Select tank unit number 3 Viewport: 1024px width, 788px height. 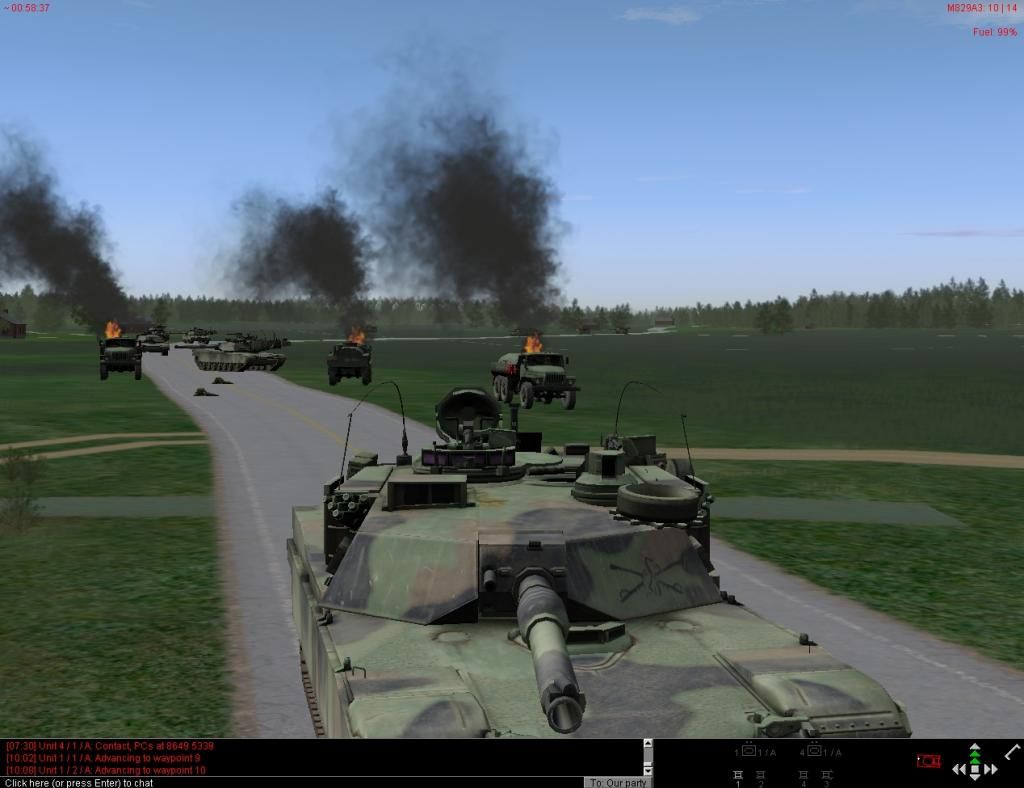826,776
